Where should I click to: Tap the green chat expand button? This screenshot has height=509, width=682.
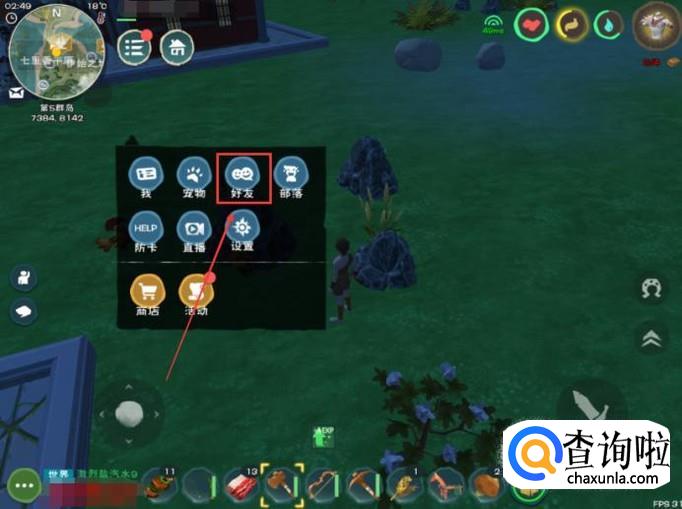coord(23,487)
